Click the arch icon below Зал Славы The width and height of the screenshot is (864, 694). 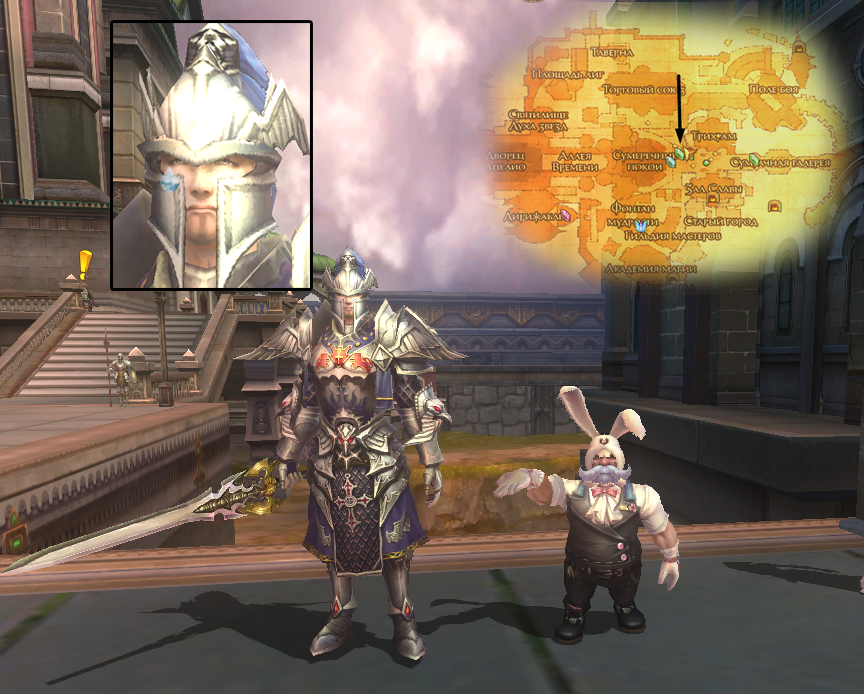[713, 199]
